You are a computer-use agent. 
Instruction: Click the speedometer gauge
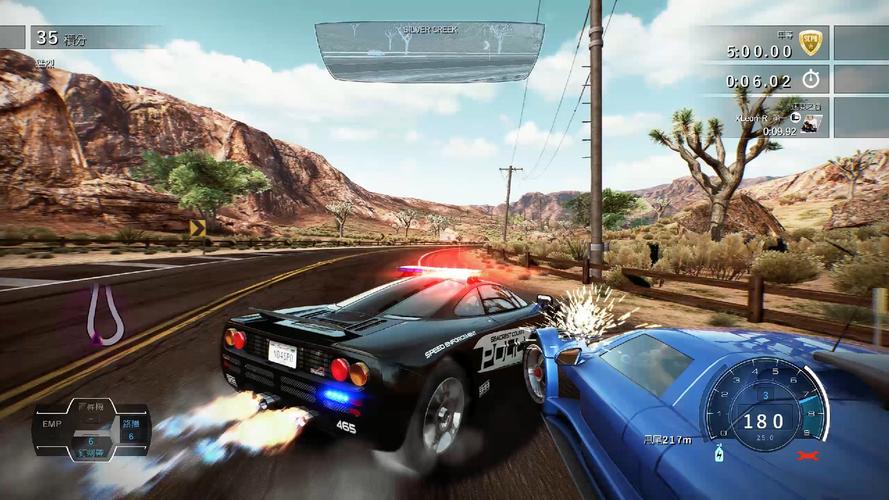pyautogui.click(x=763, y=404)
